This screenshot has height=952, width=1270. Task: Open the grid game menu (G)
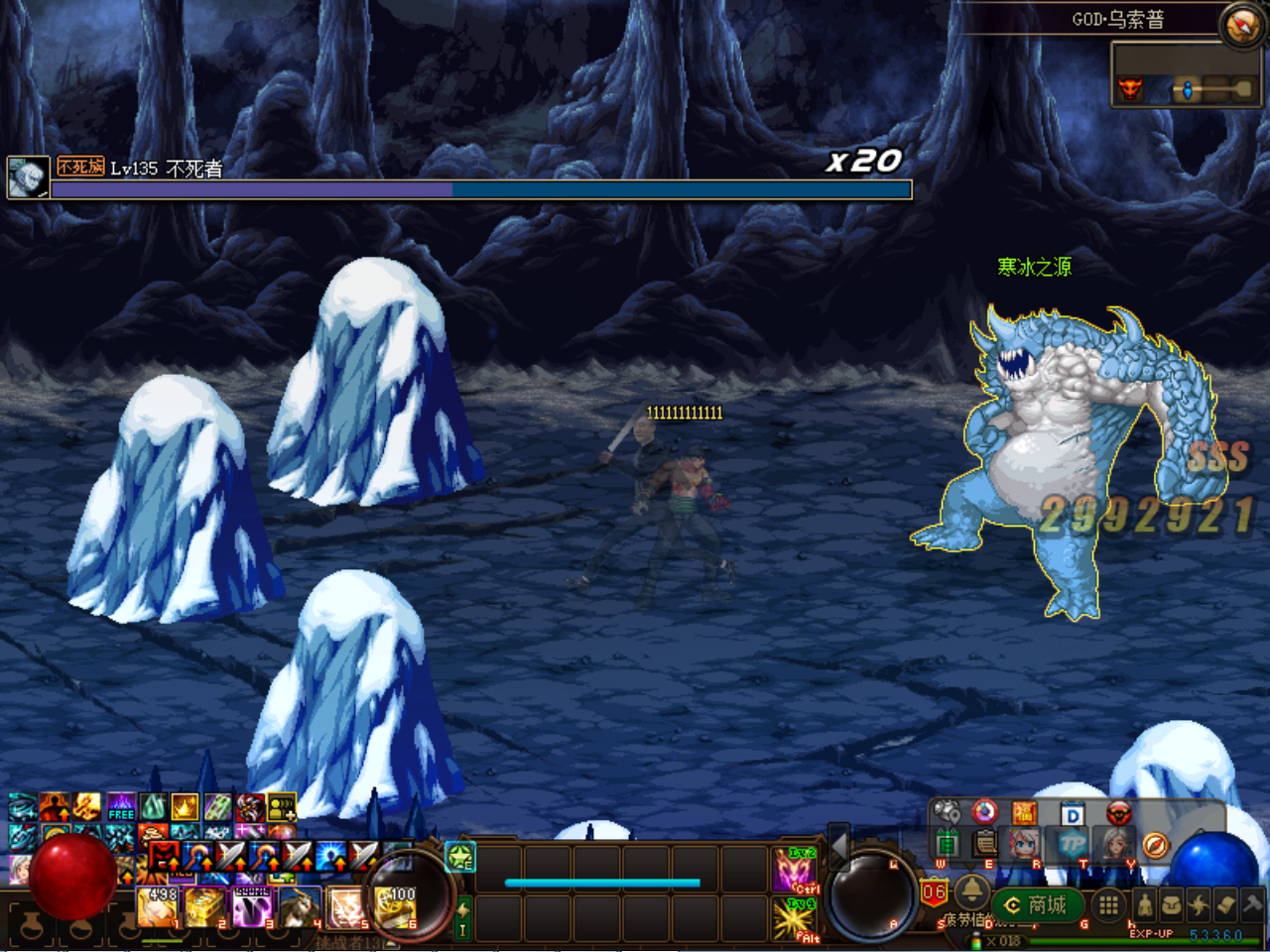[x=1107, y=905]
